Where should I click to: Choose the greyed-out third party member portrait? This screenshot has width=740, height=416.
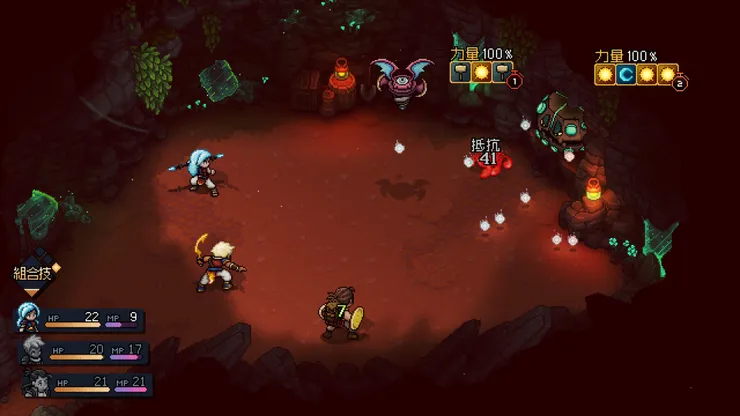pyautogui.click(x=36, y=382)
